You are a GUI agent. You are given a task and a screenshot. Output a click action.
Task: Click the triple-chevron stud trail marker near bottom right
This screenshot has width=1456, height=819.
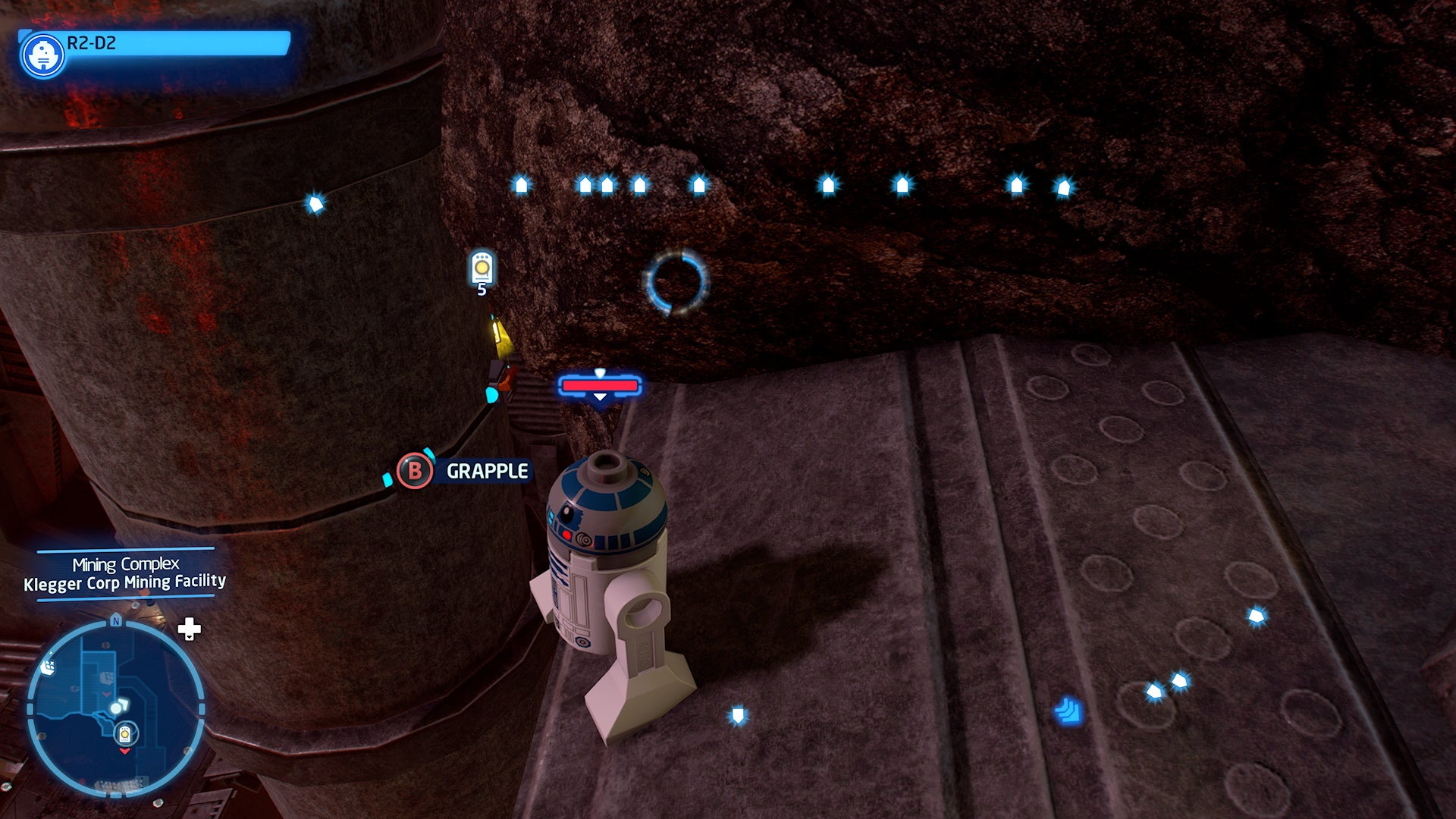coord(1069,711)
